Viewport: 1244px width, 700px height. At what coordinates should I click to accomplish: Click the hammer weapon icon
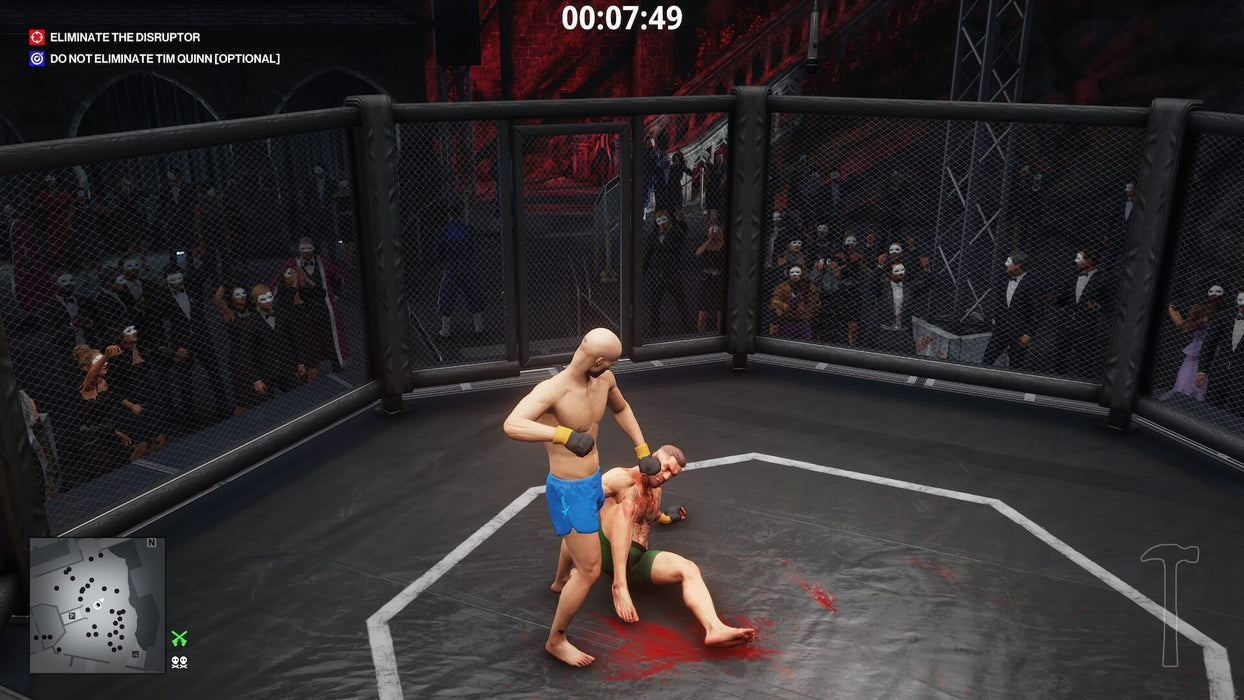1170,603
